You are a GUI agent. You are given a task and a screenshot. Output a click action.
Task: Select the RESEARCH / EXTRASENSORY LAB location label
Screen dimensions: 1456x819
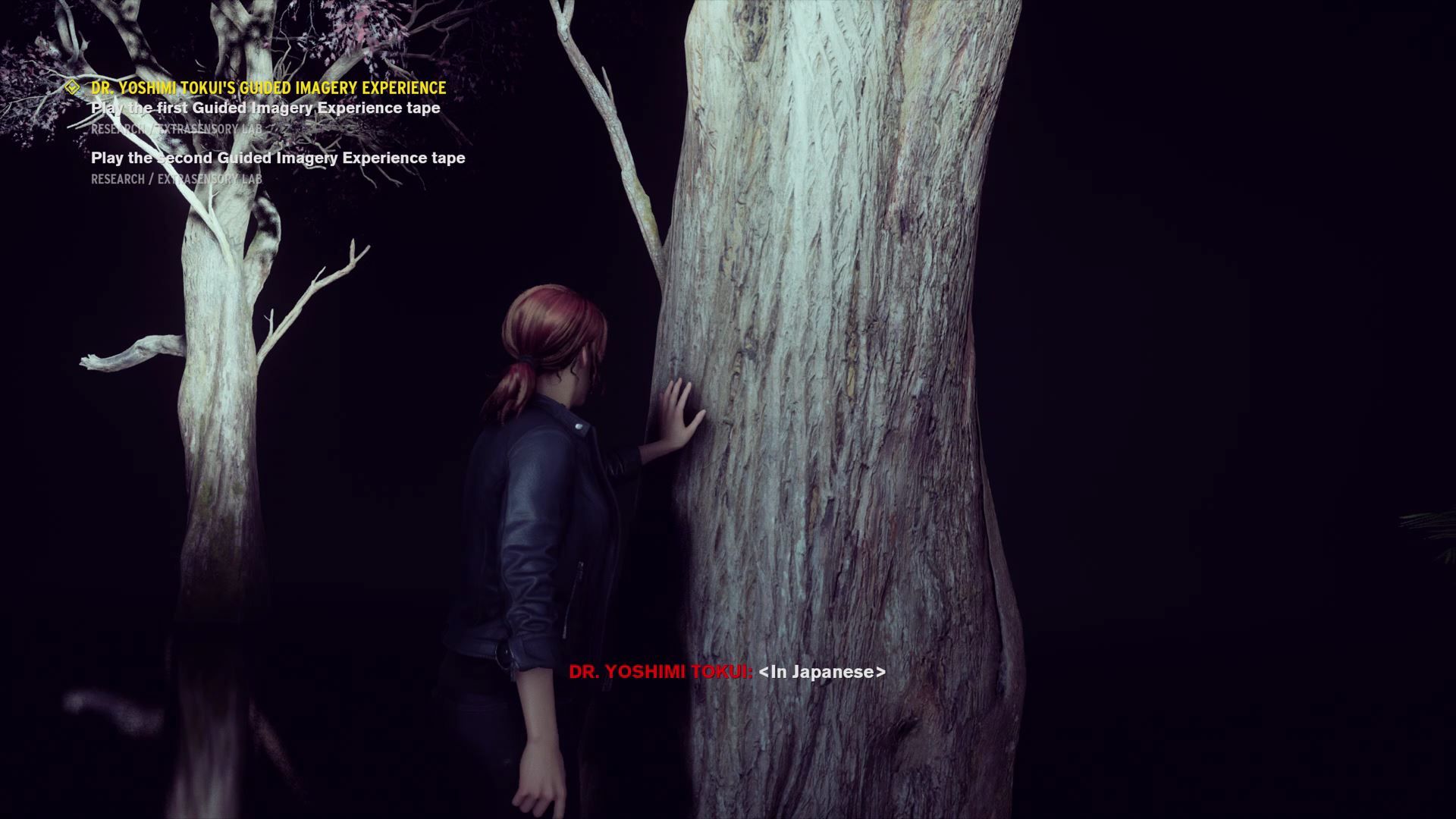(x=174, y=129)
